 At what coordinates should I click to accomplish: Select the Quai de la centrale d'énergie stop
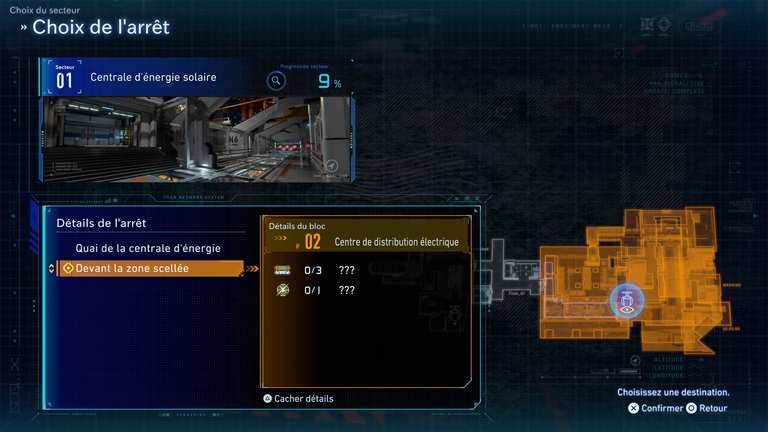coord(148,248)
